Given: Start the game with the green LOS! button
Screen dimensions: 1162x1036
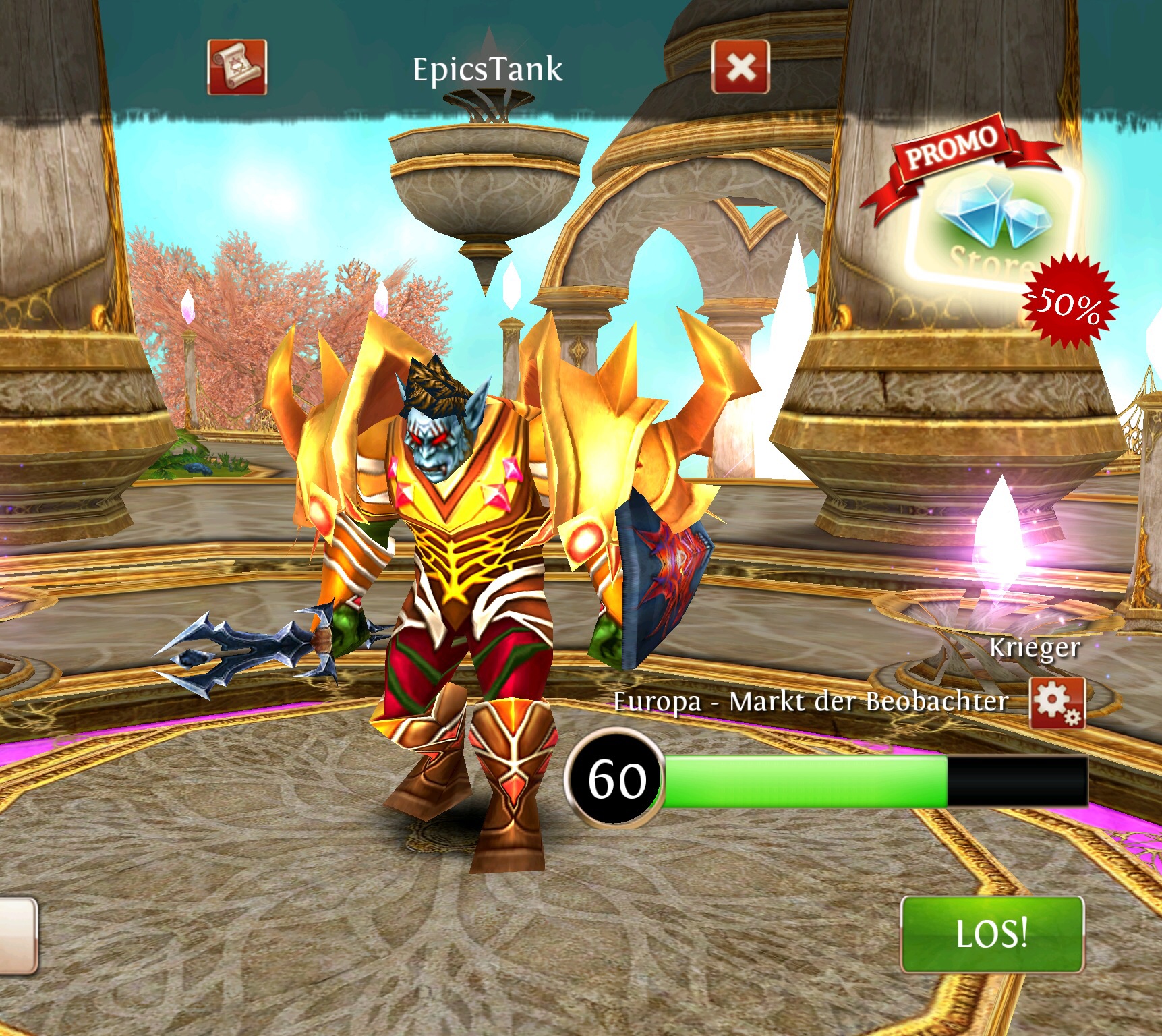Looking at the screenshot, I should click(991, 933).
